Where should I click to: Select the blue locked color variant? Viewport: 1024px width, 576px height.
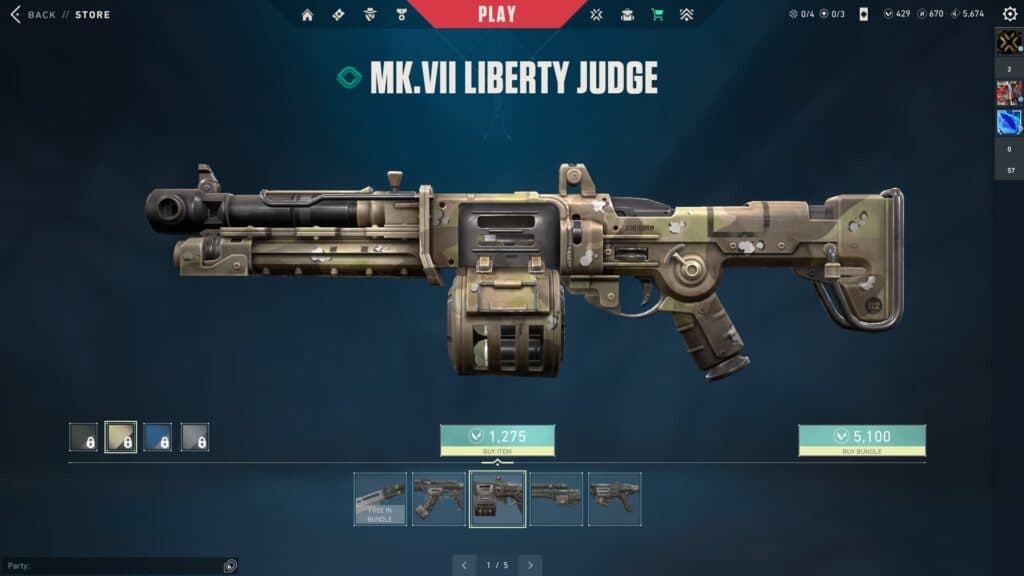pos(157,437)
